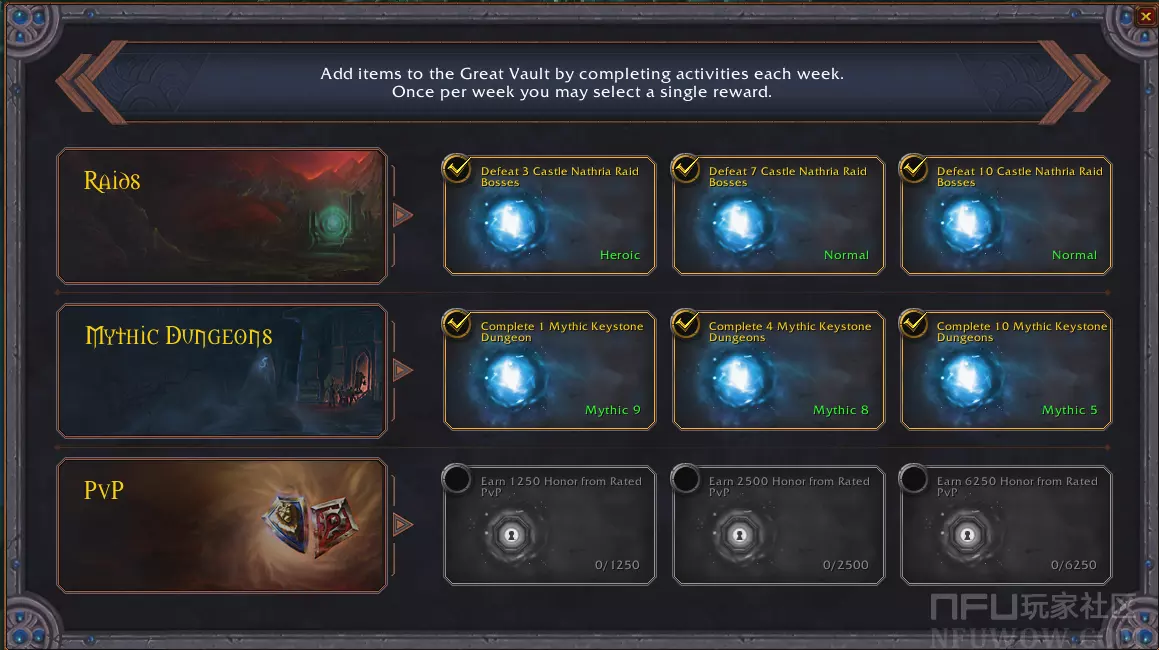This screenshot has height=650, width=1159.
Task: Select the Mythic Dungeons category panel
Action: point(222,371)
